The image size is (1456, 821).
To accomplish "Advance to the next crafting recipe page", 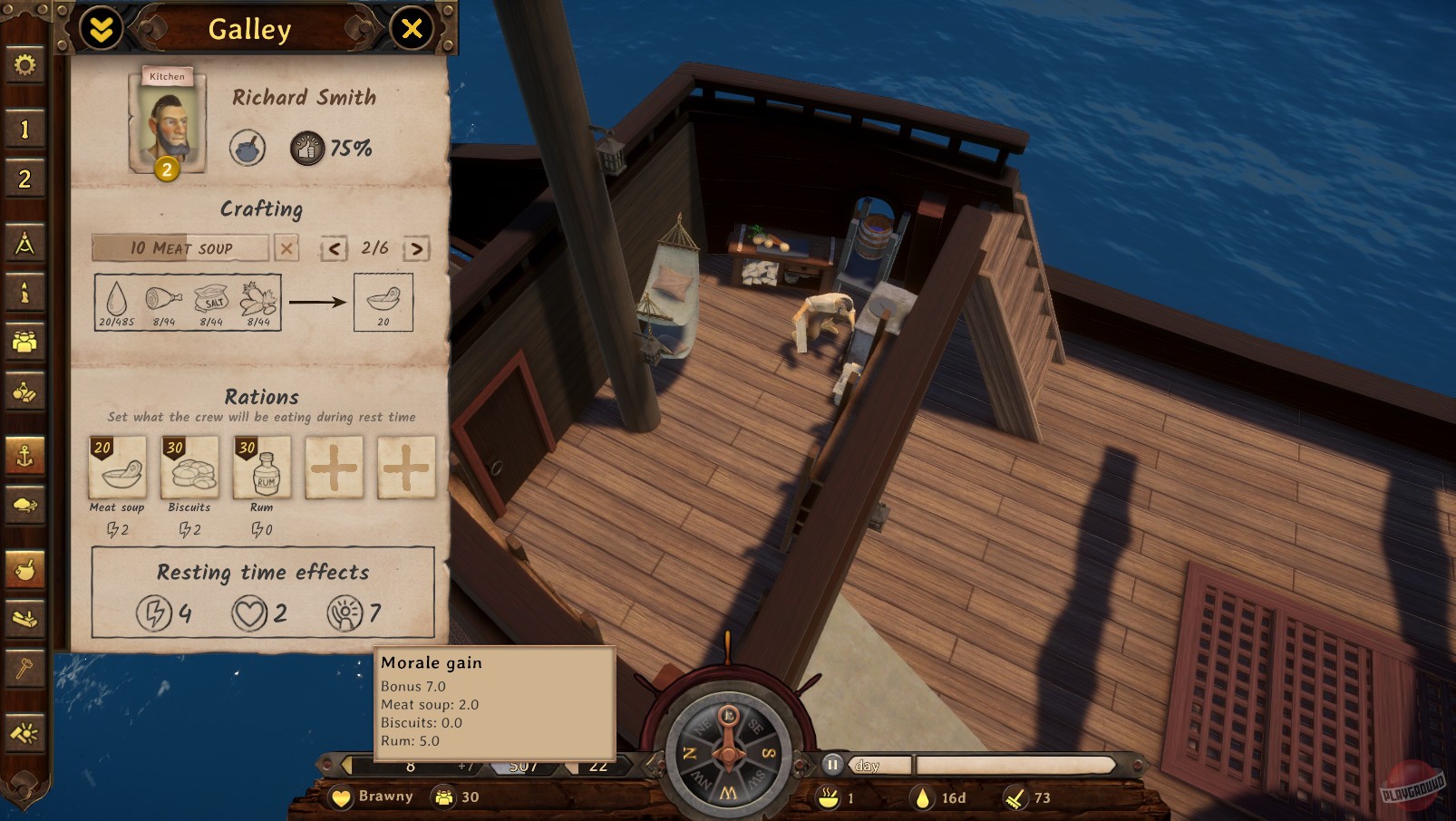I will 416,247.
